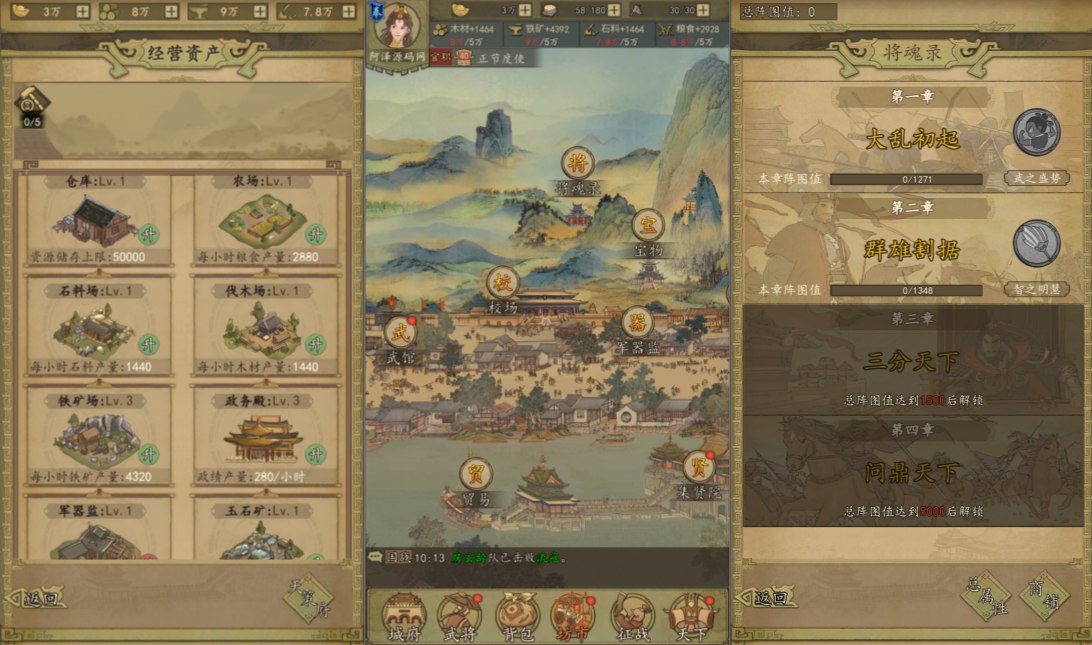Open the 商铺 shop button

click(1043, 596)
